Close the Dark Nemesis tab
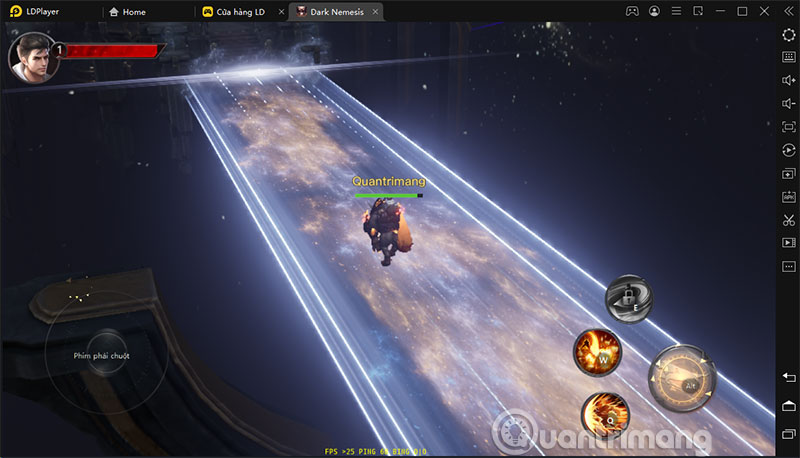The image size is (800, 458). [x=377, y=12]
